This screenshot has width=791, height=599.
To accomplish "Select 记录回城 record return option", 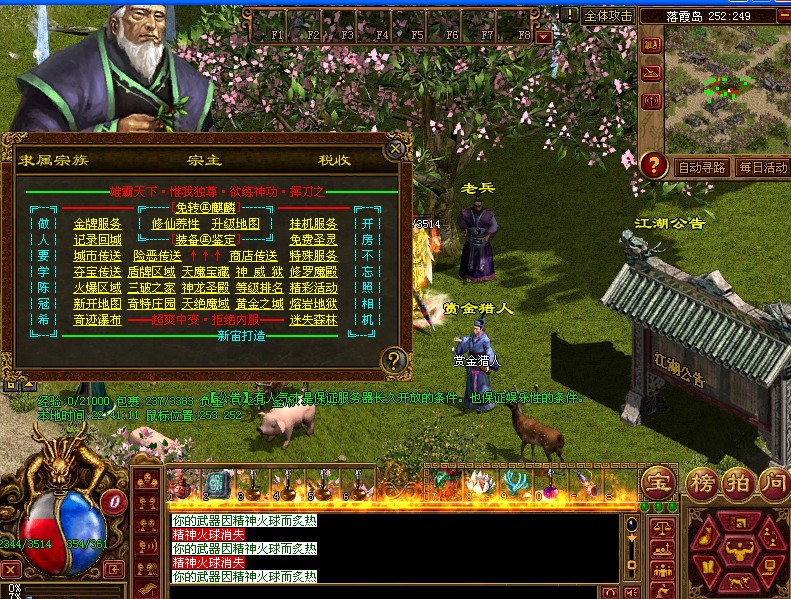I will [97, 240].
